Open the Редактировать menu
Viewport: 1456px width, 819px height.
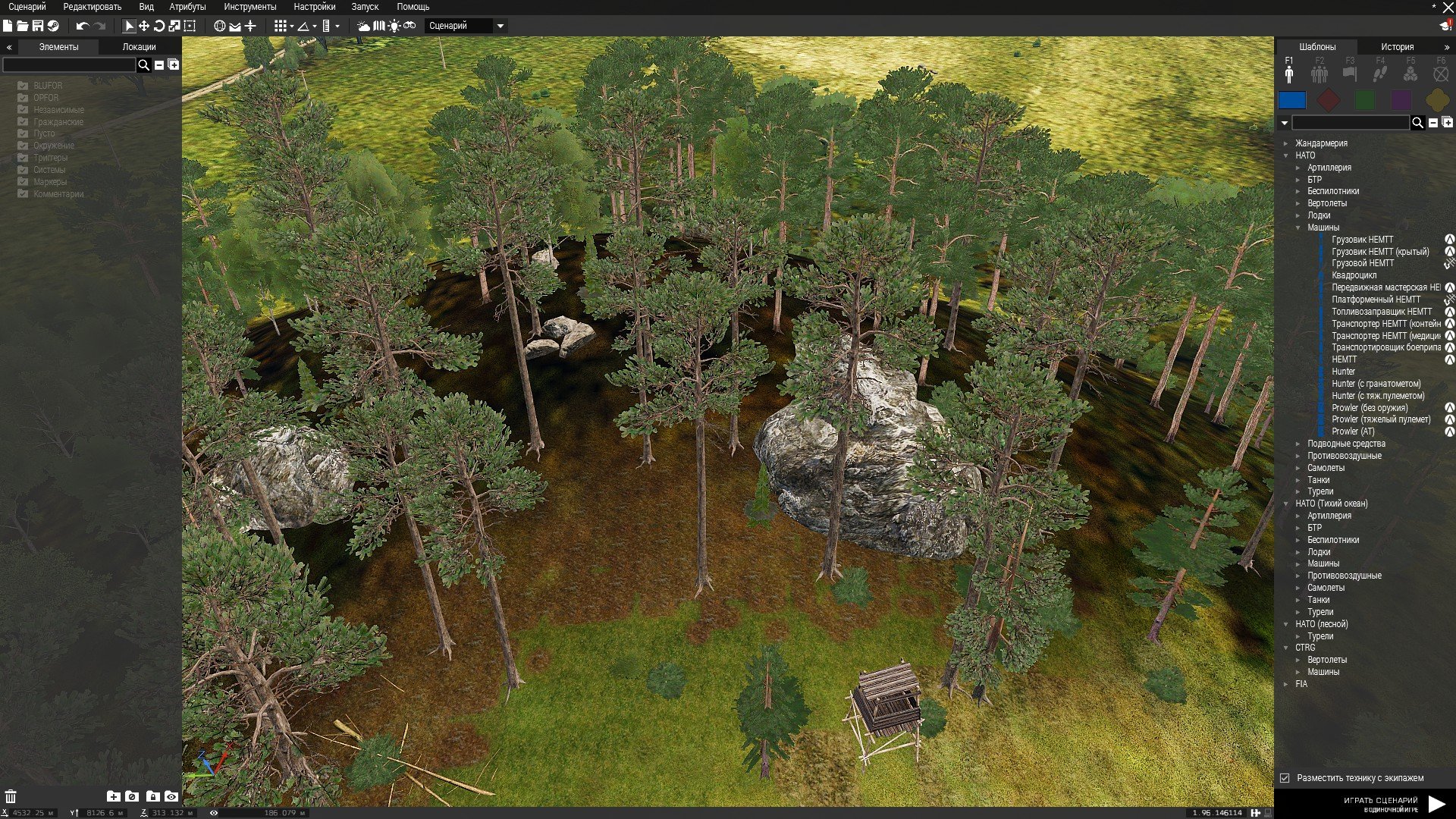[x=92, y=7]
